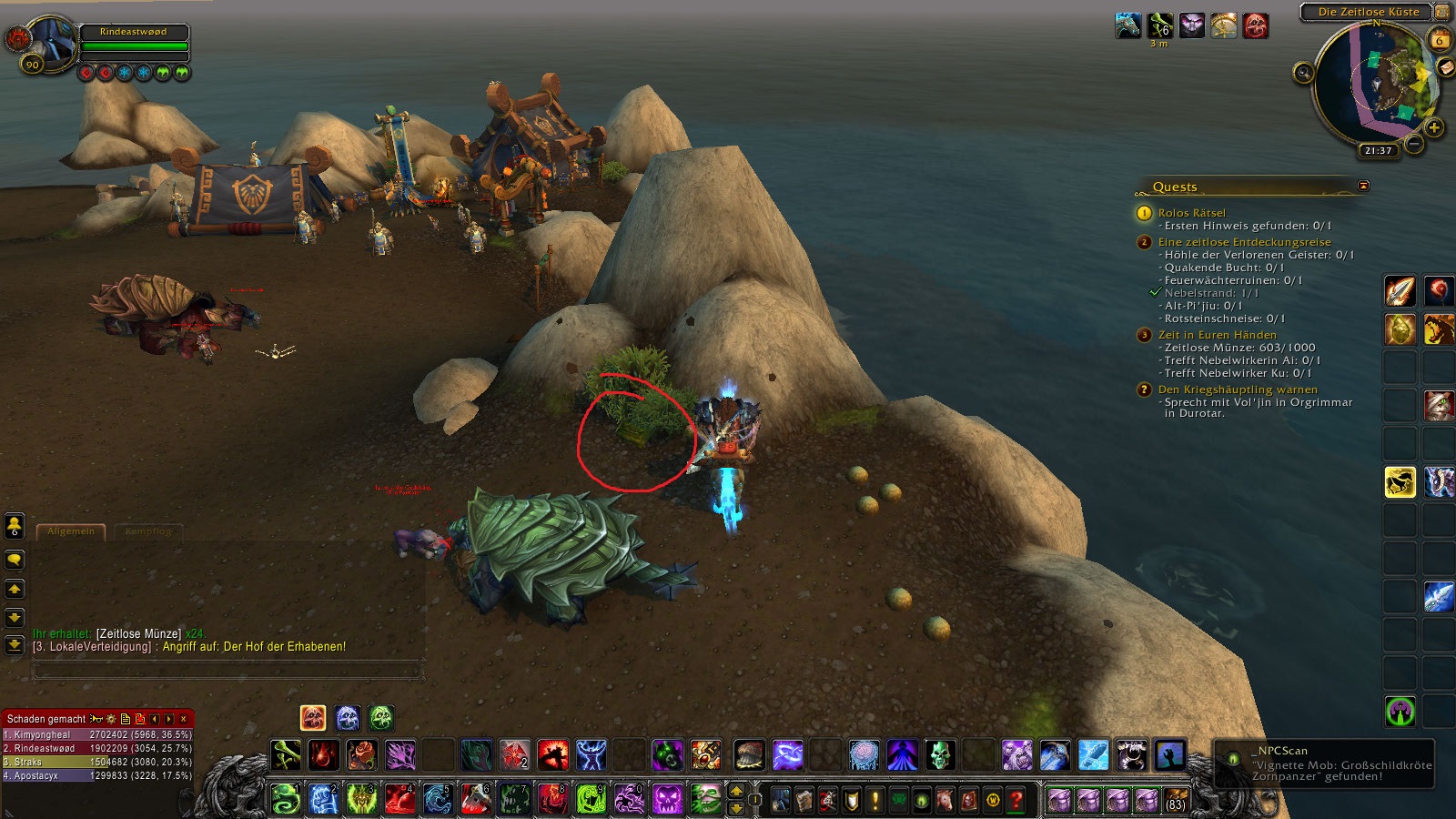Open the backpack showing 83 free slots
Screen dimensions: 1456x819
coord(1176,800)
